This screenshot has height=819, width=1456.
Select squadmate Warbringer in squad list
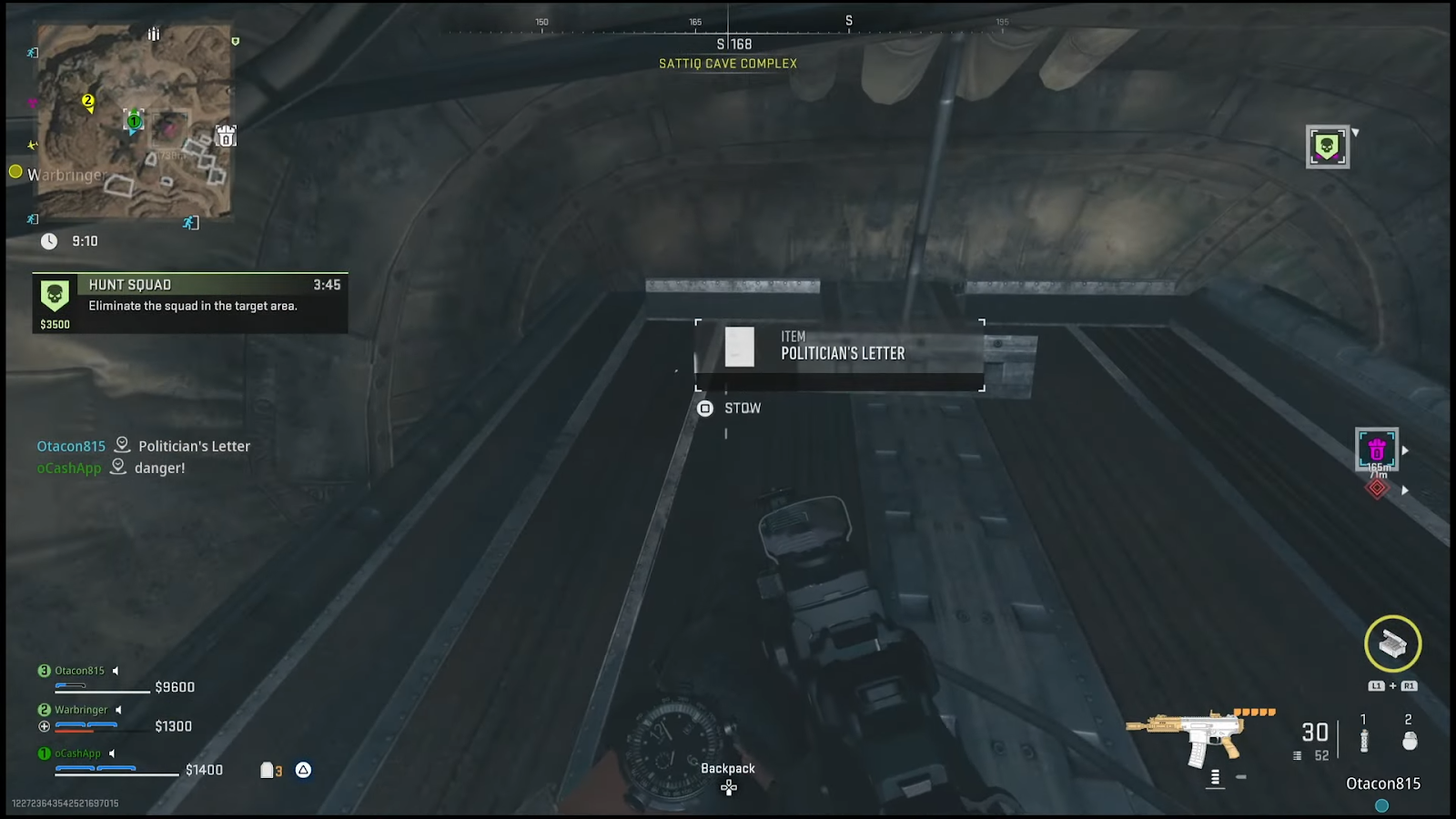[x=81, y=710]
